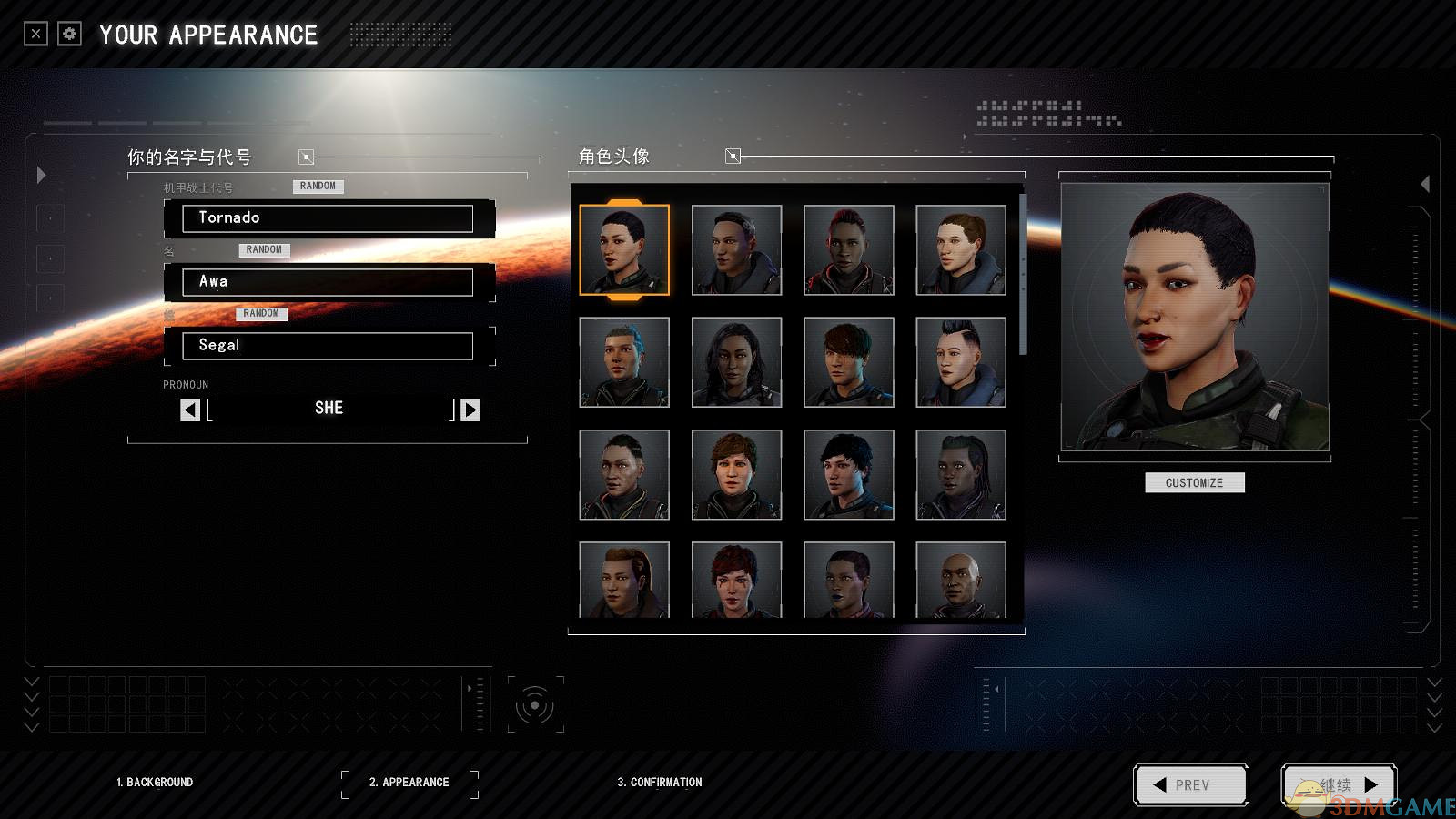This screenshot has width=1456, height=819.
Task: Go back with the PREV button
Action: (x=1190, y=784)
